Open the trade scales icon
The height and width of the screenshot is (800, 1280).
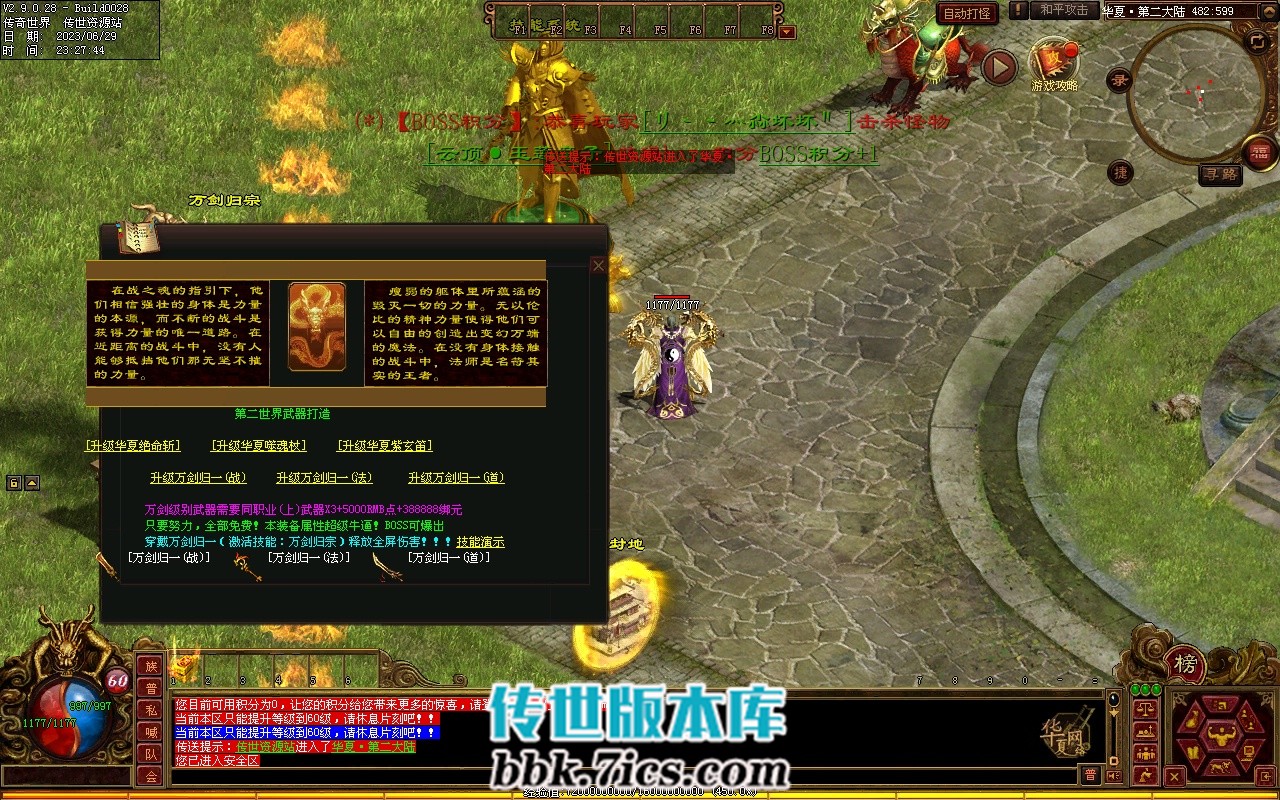pyautogui.click(x=1146, y=707)
